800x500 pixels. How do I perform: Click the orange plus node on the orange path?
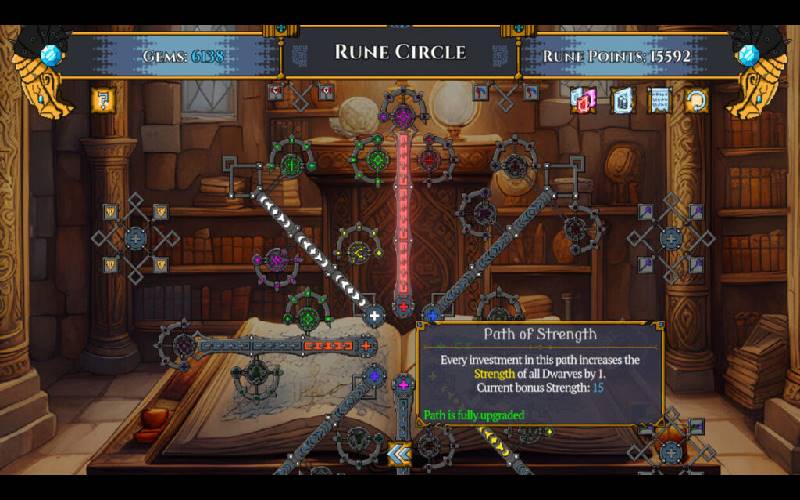[x=366, y=346]
